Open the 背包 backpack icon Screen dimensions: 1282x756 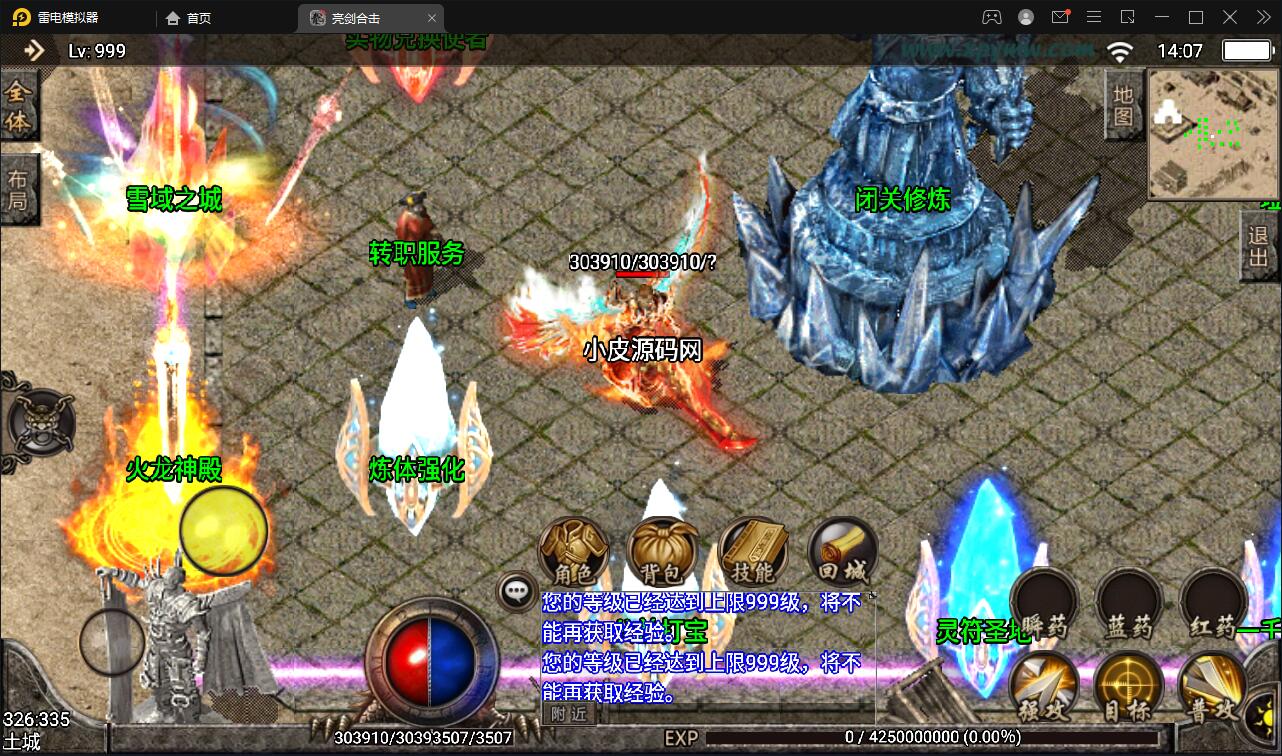pos(662,551)
